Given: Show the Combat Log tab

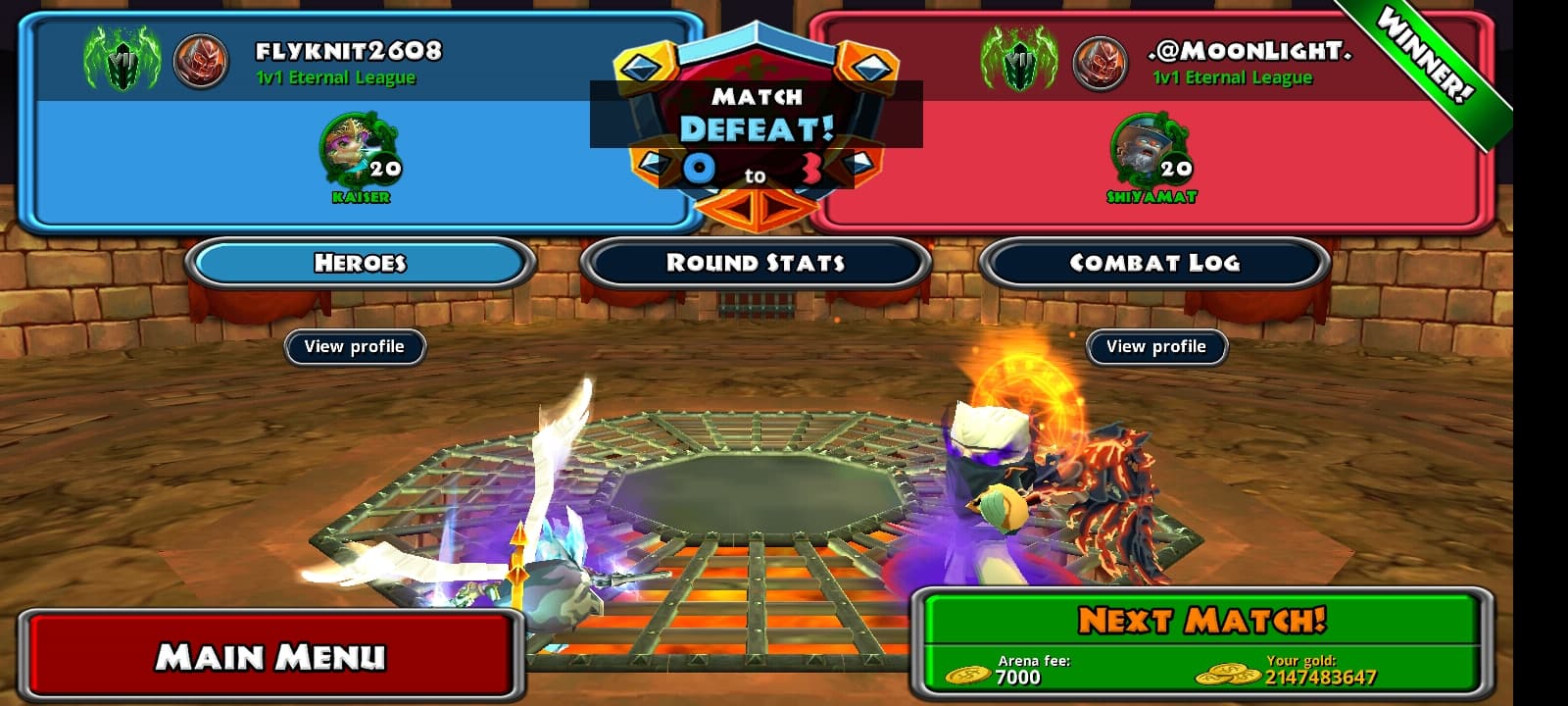Looking at the screenshot, I should pos(1154,263).
